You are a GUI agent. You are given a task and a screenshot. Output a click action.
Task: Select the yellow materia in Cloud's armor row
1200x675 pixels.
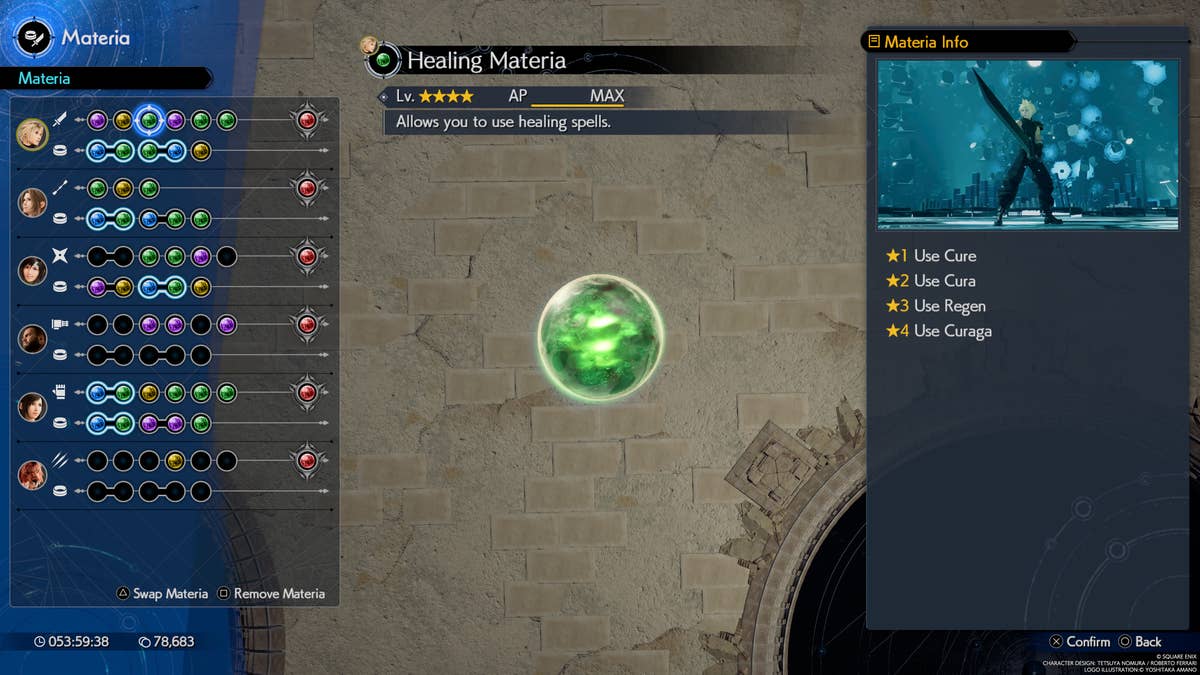point(201,151)
